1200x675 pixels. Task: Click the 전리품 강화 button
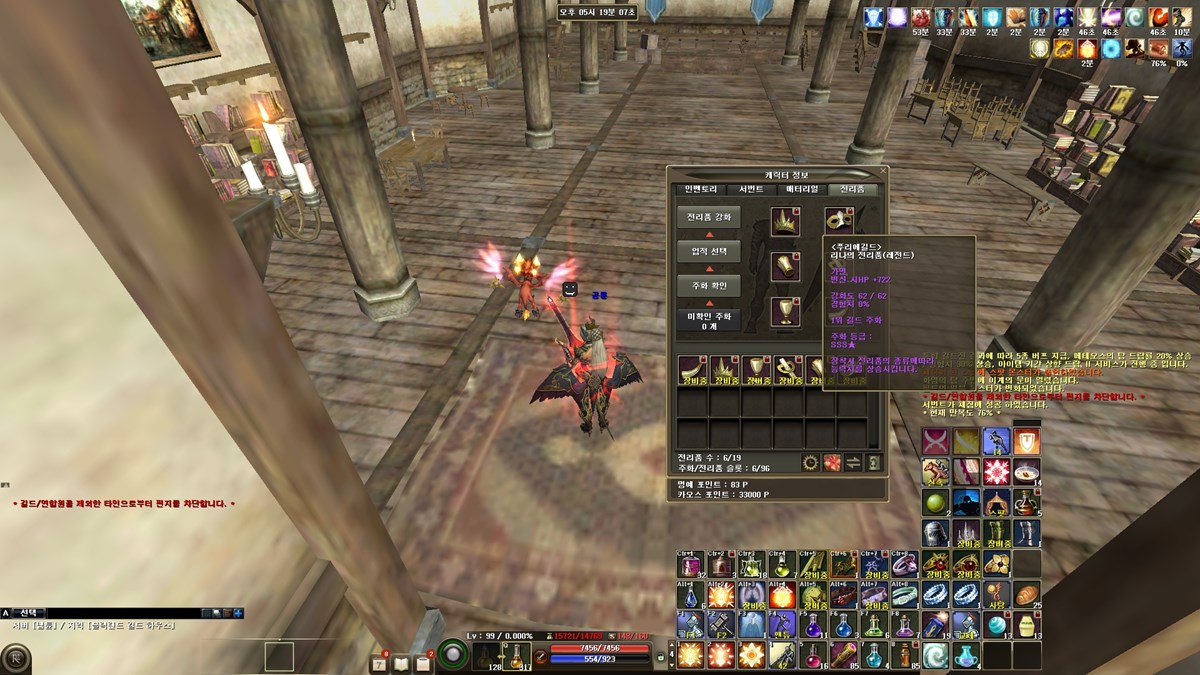[709, 217]
